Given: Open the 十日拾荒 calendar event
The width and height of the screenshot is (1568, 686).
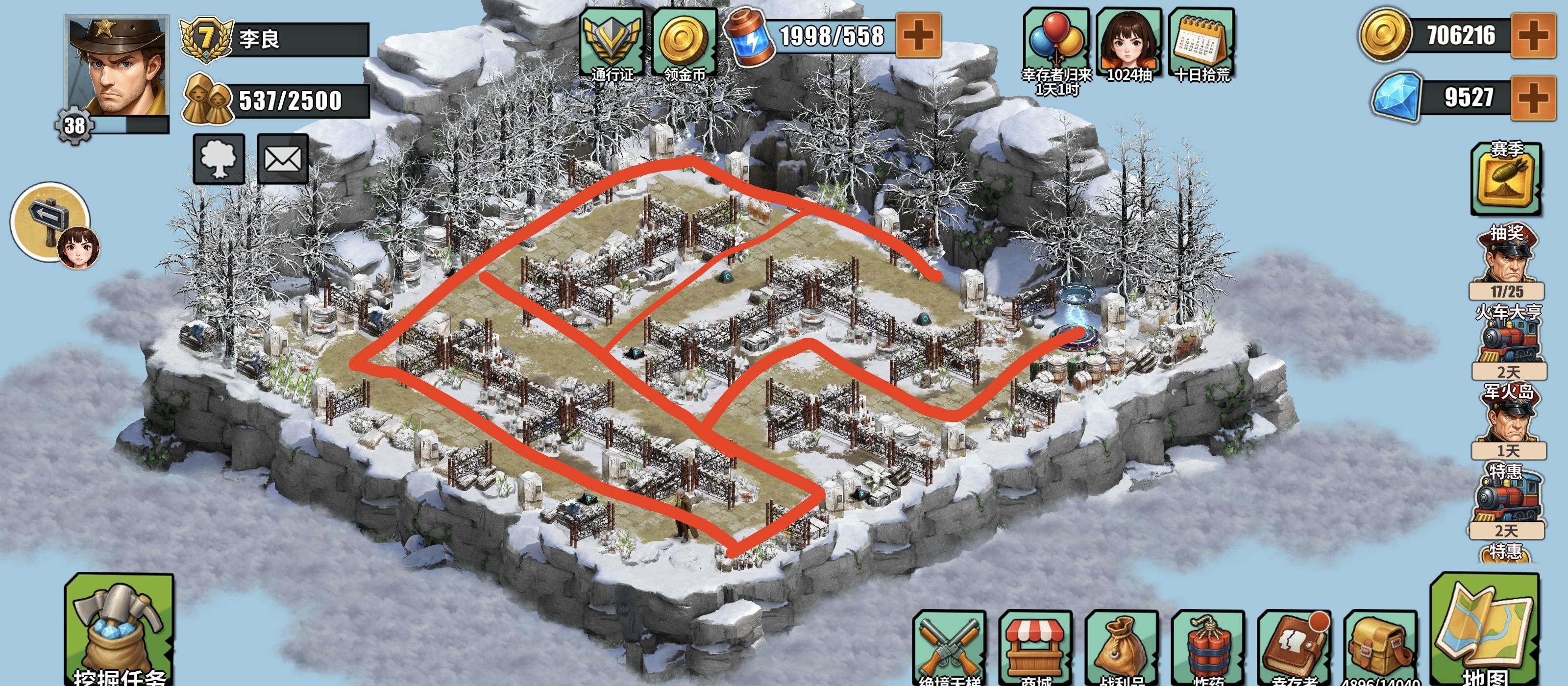Looking at the screenshot, I should point(1202,44).
